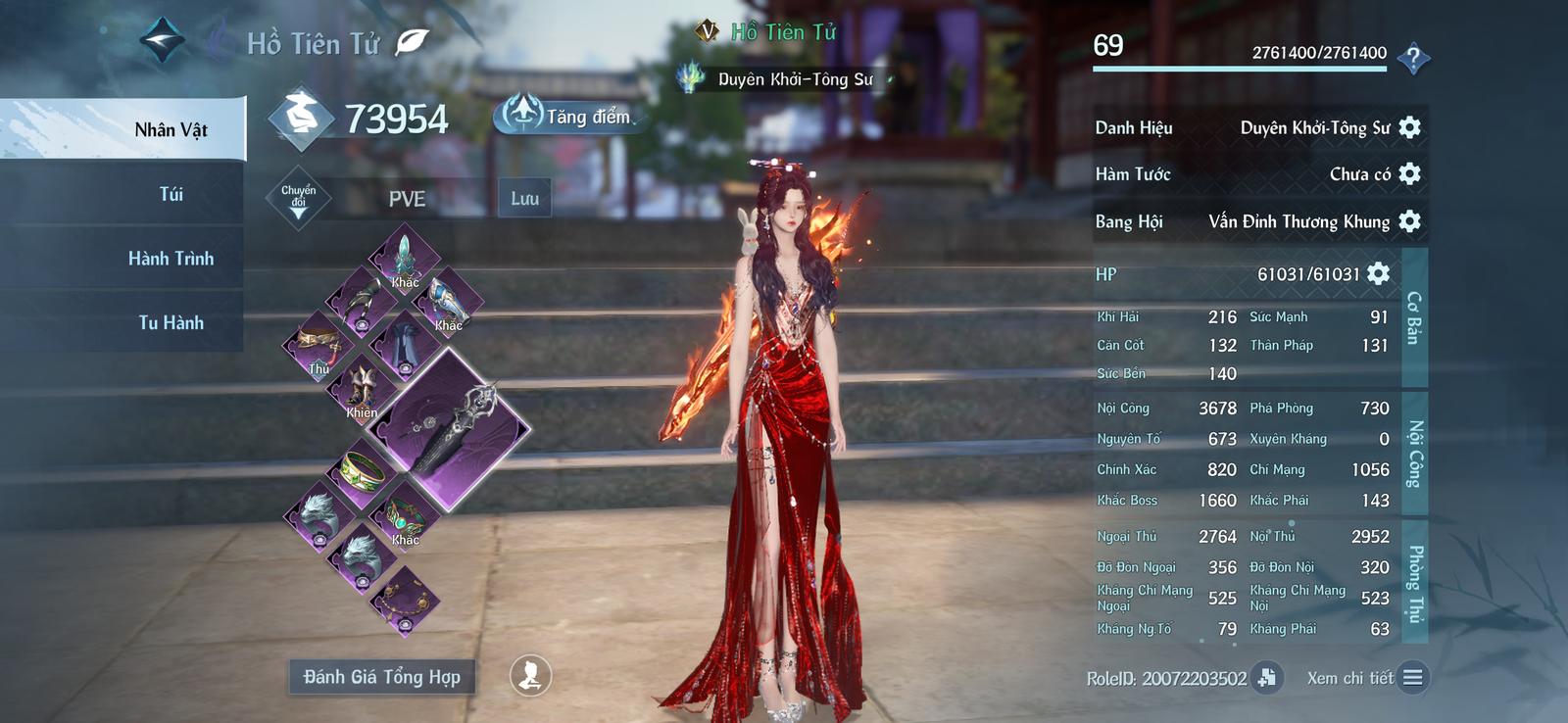
Task: Click the HP settings gear
Action: pyautogui.click(x=1378, y=274)
